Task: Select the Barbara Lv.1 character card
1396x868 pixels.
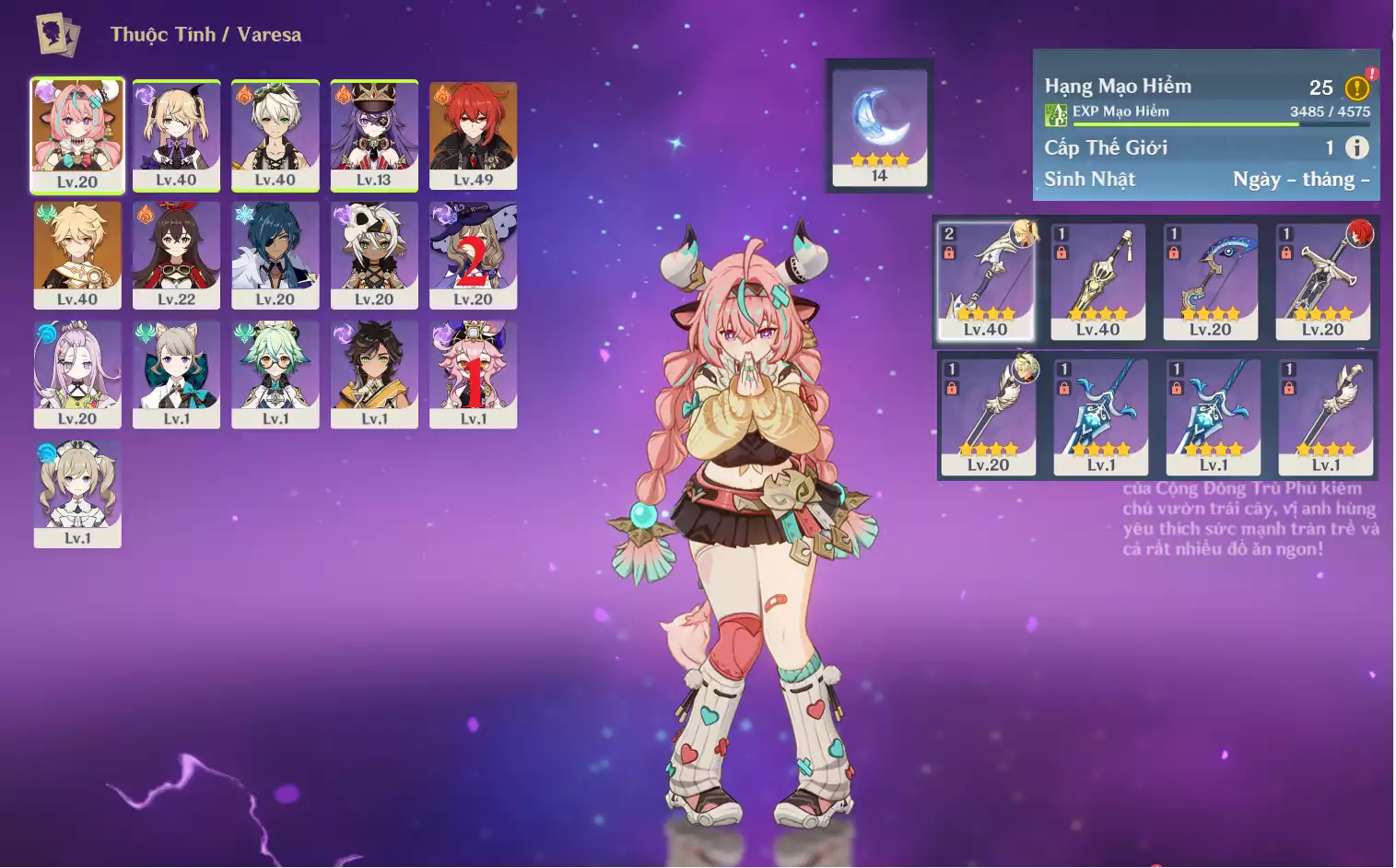Action: pos(77,493)
